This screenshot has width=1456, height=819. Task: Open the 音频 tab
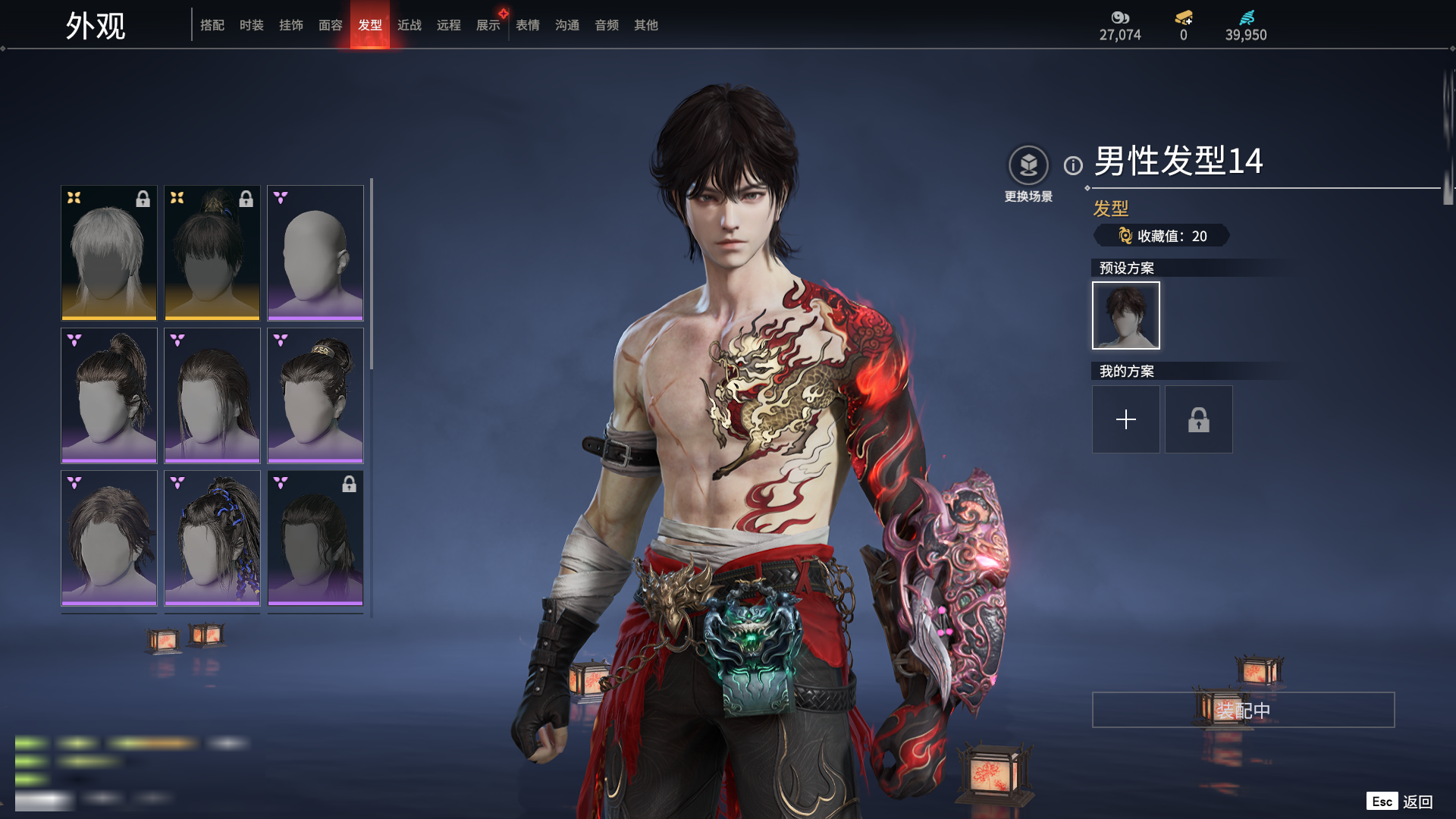(x=607, y=25)
